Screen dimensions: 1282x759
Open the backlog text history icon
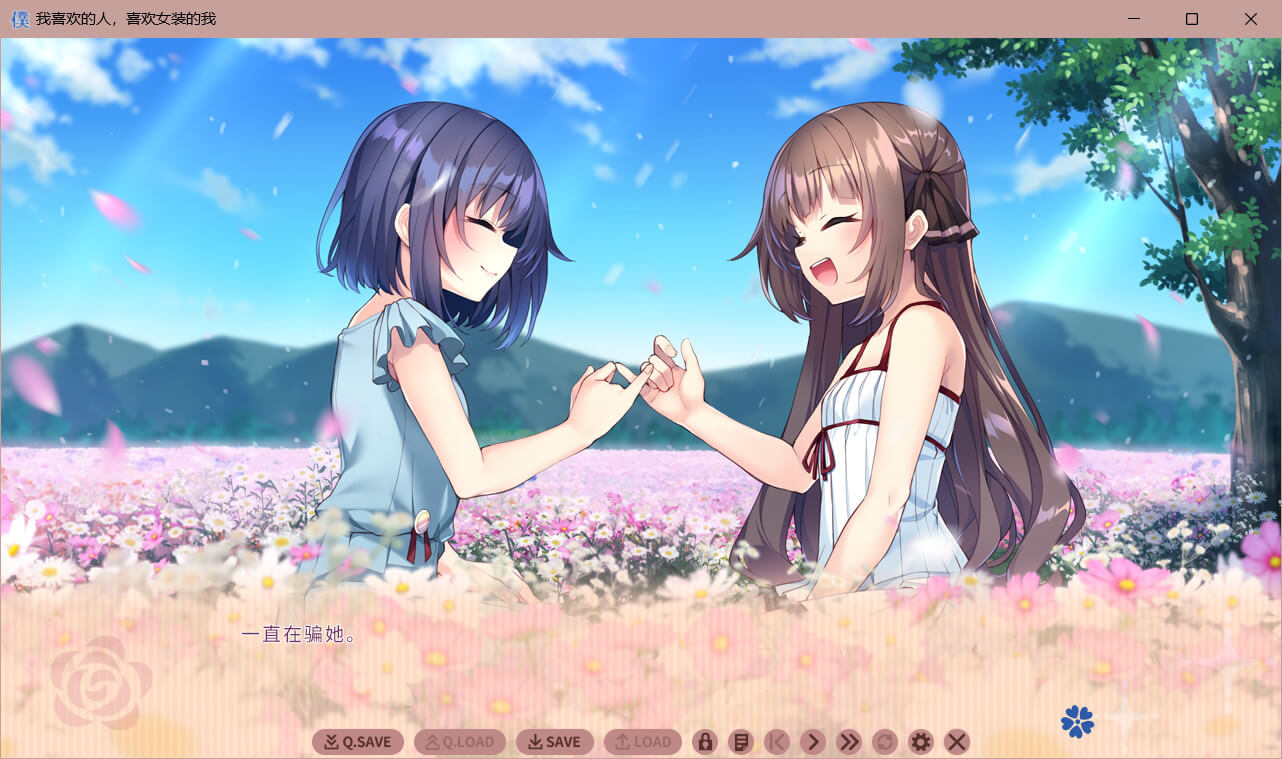point(741,742)
